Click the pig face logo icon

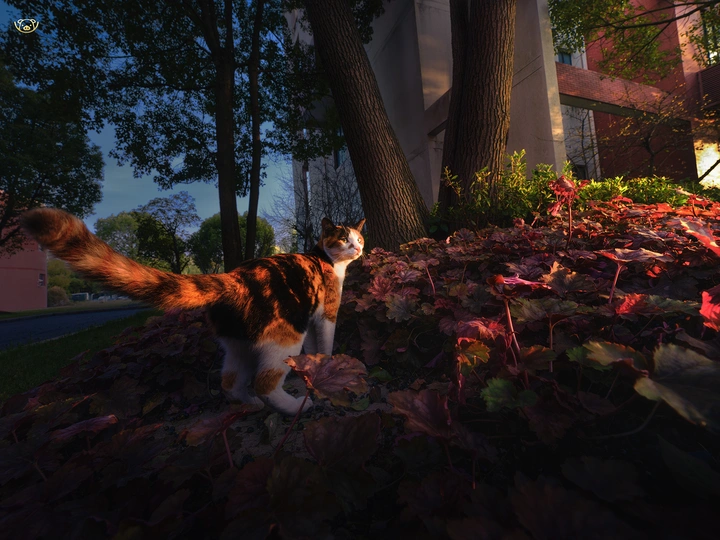tap(26, 25)
